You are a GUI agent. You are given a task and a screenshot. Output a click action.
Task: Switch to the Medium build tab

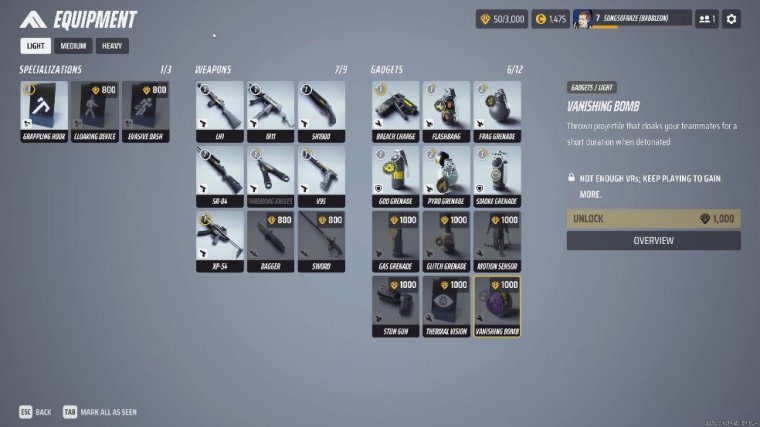(x=73, y=46)
